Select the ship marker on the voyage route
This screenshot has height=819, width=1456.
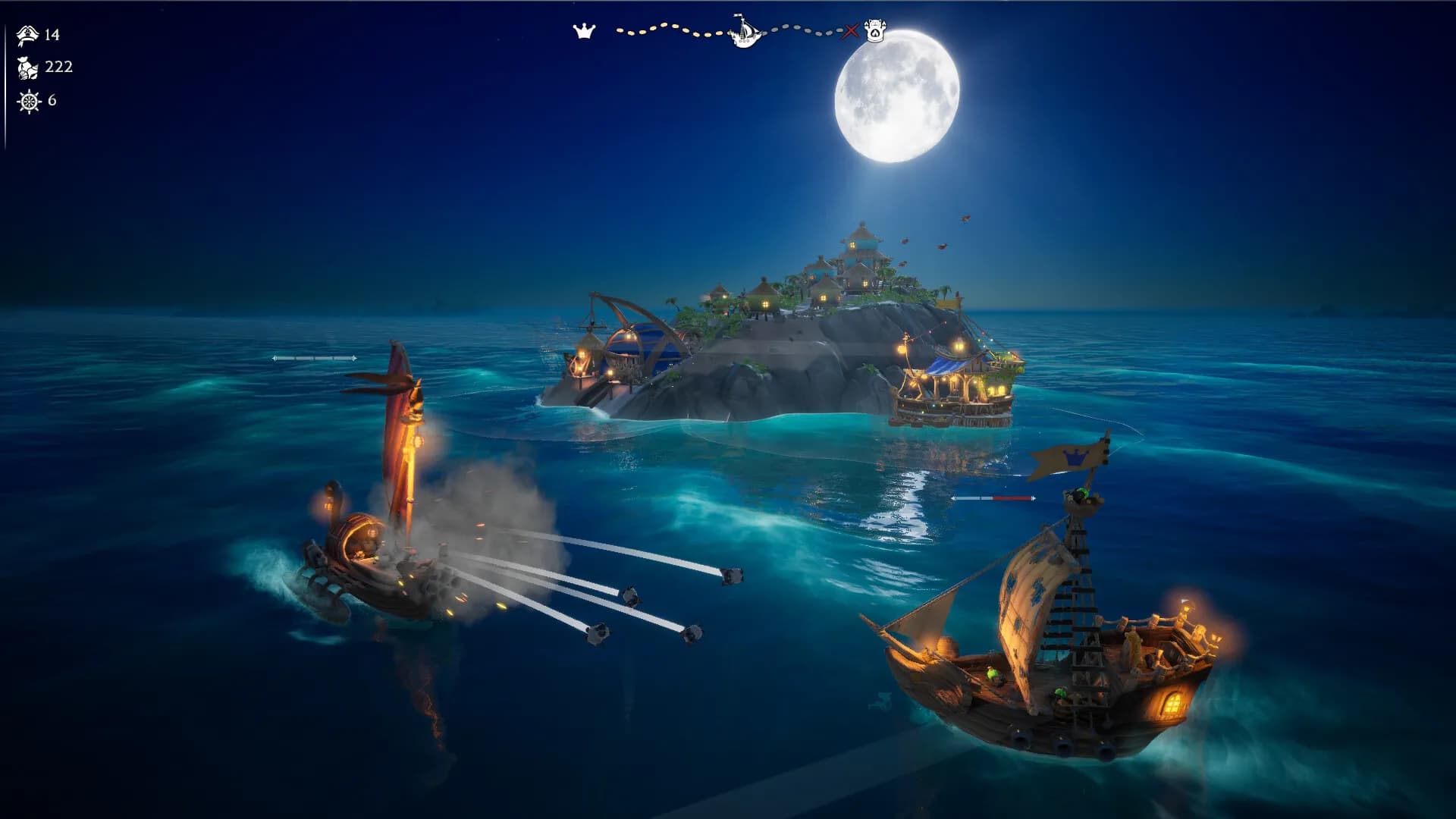tap(744, 31)
